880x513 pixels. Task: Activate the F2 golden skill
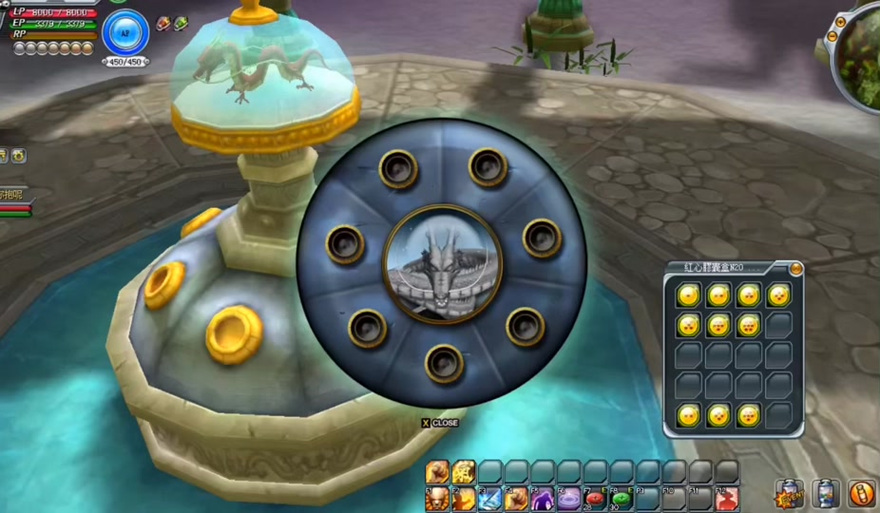click(x=463, y=497)
